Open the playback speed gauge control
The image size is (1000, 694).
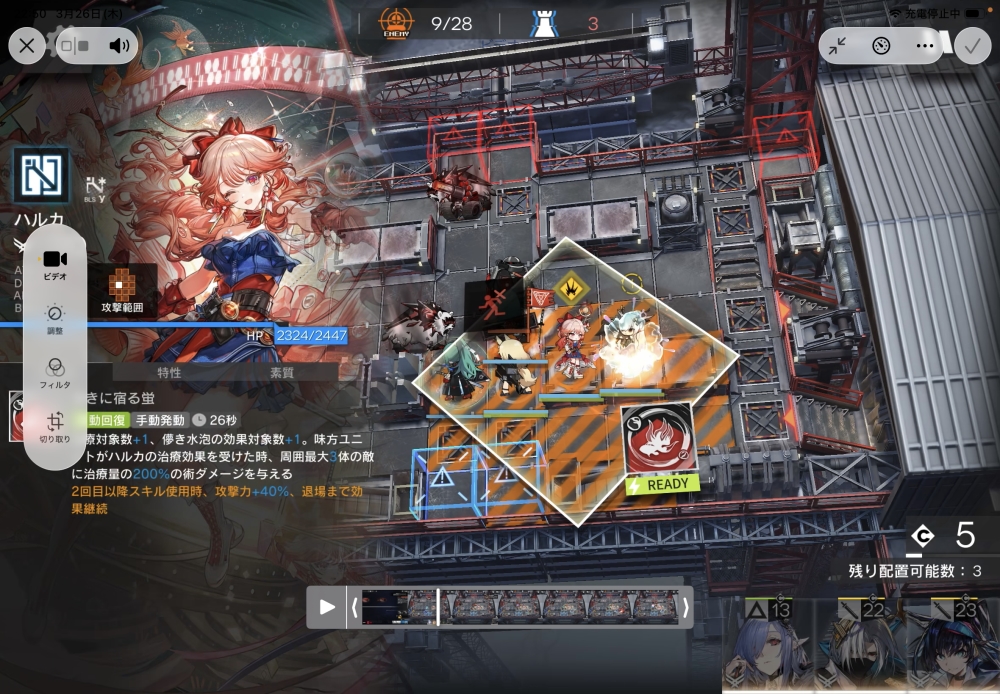pyautogui.click(x=881, y=45)
